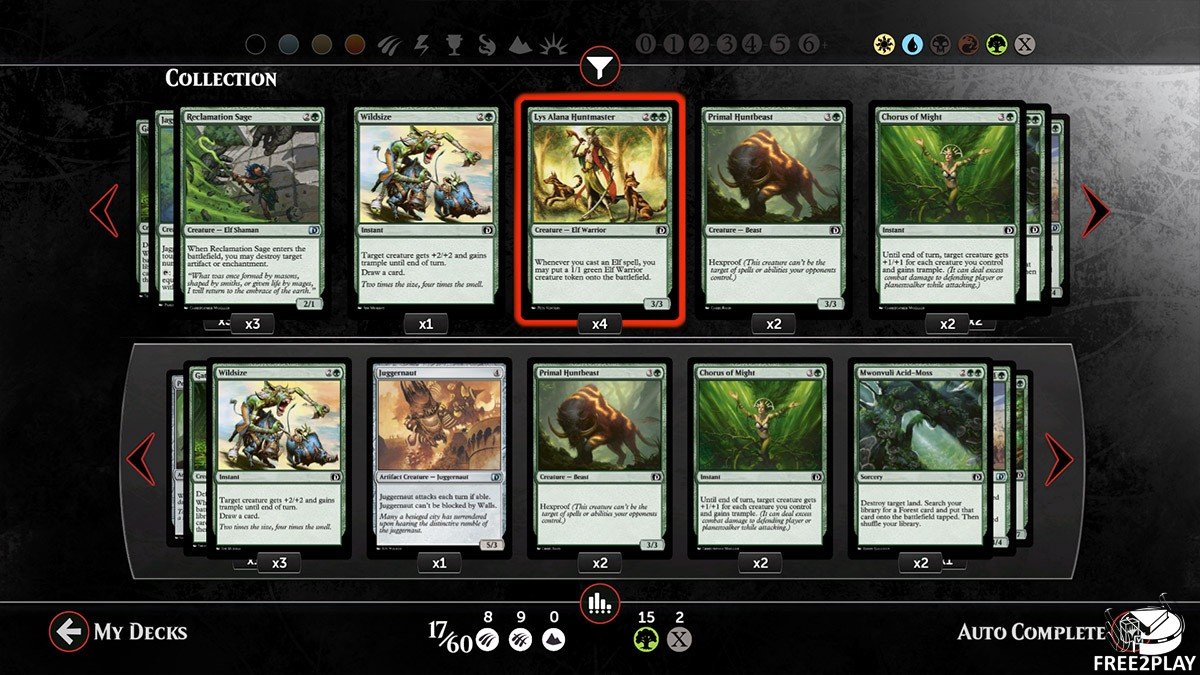Select the Juggernaut card in the deck
This screenshot has width=1200, height=675.
tap(440, 455)
